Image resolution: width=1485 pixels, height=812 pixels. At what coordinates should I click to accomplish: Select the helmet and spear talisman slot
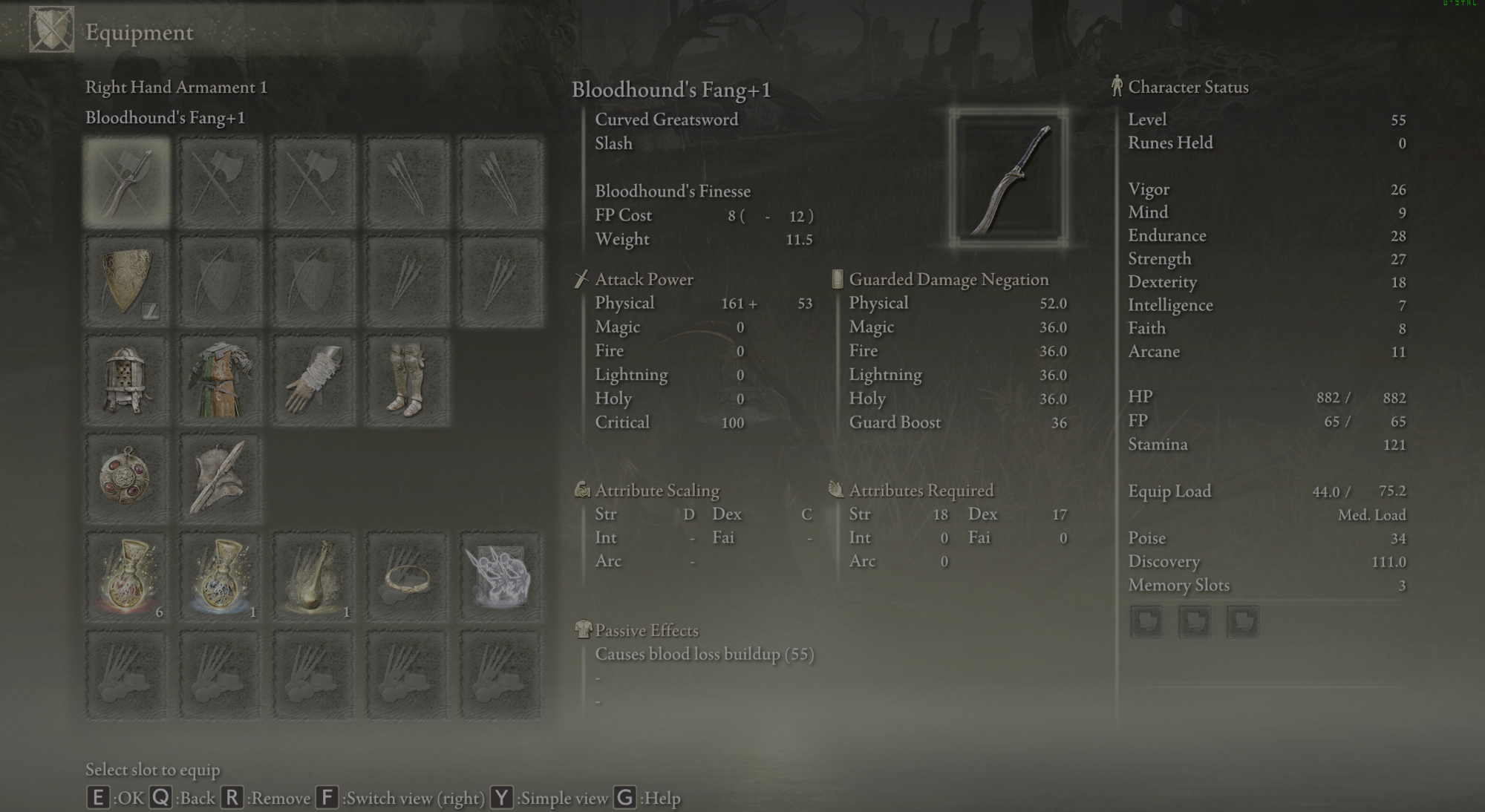(x=221, y=479)
